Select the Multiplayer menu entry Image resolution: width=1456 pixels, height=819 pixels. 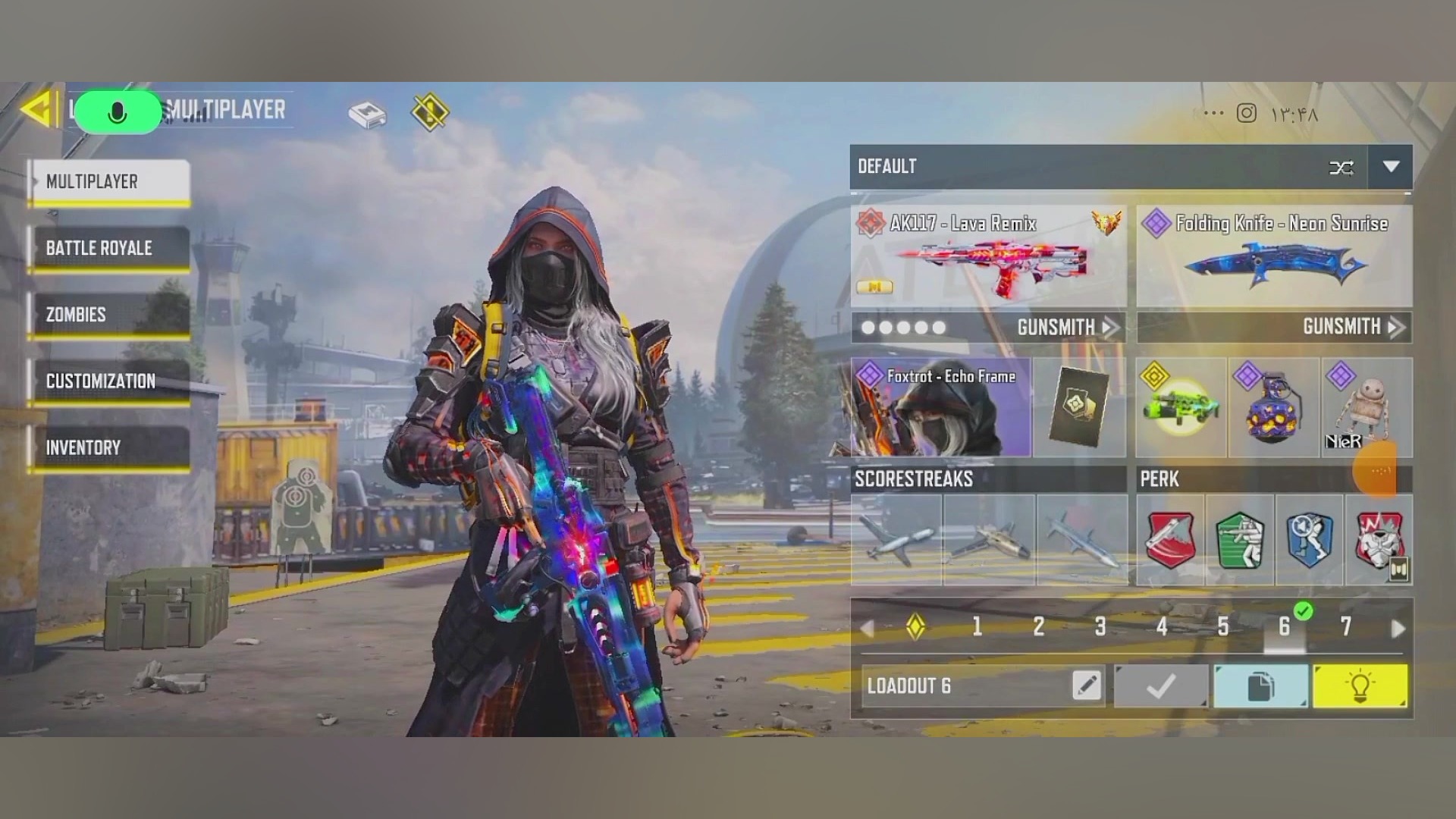point(108,182)
